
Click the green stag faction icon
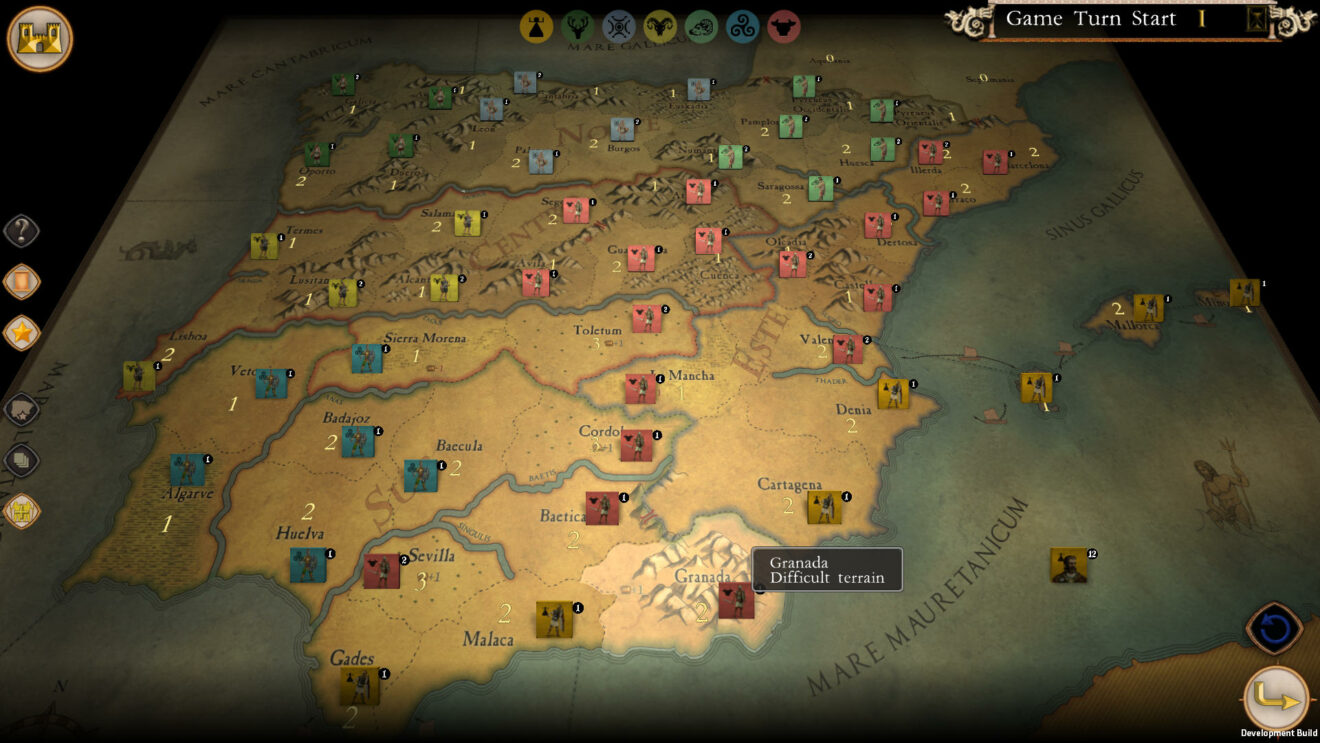pyautogui.click(x=578, y=27)
